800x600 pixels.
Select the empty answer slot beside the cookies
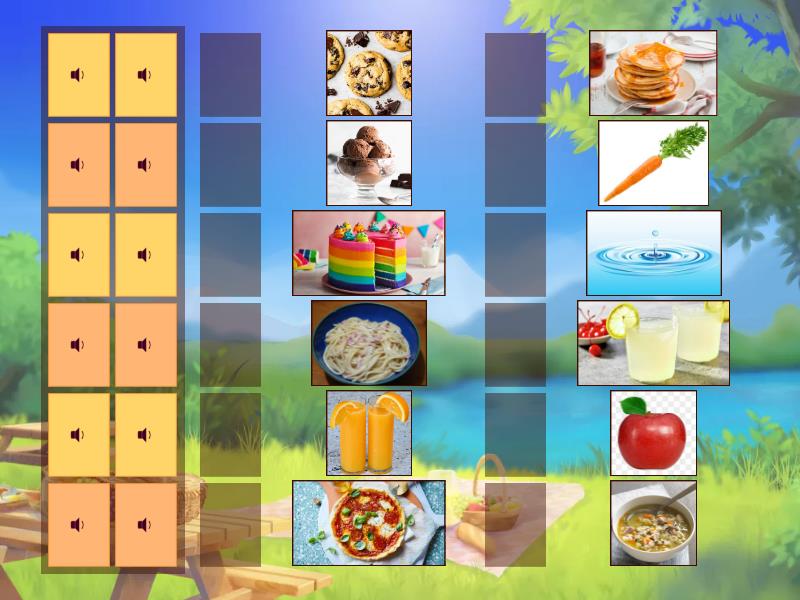coord(230,75)
